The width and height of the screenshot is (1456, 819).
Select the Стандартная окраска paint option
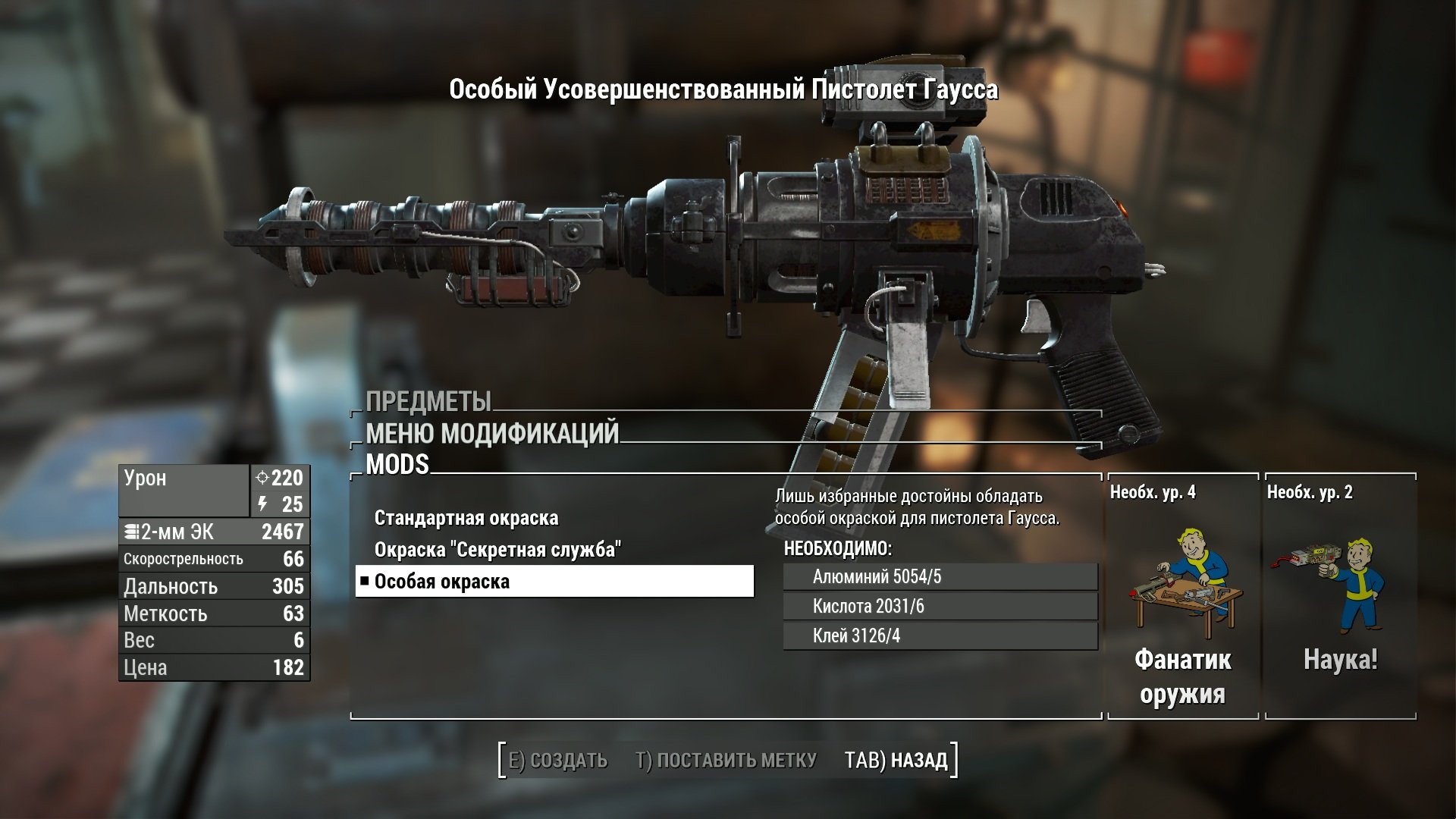click(466, 519)
